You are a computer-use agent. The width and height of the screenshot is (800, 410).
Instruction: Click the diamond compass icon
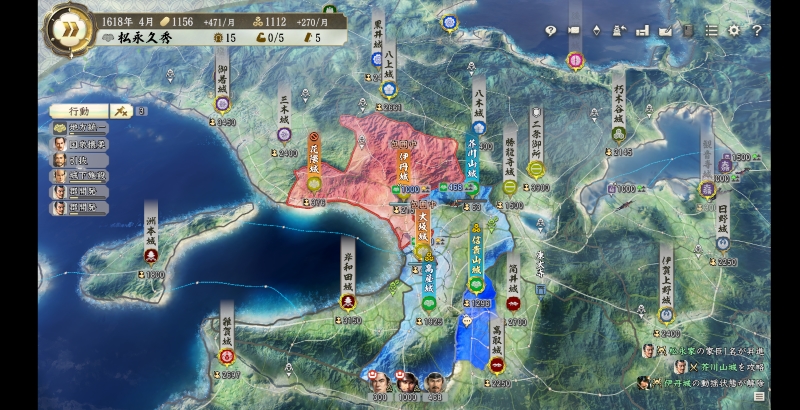pos(597,30)
